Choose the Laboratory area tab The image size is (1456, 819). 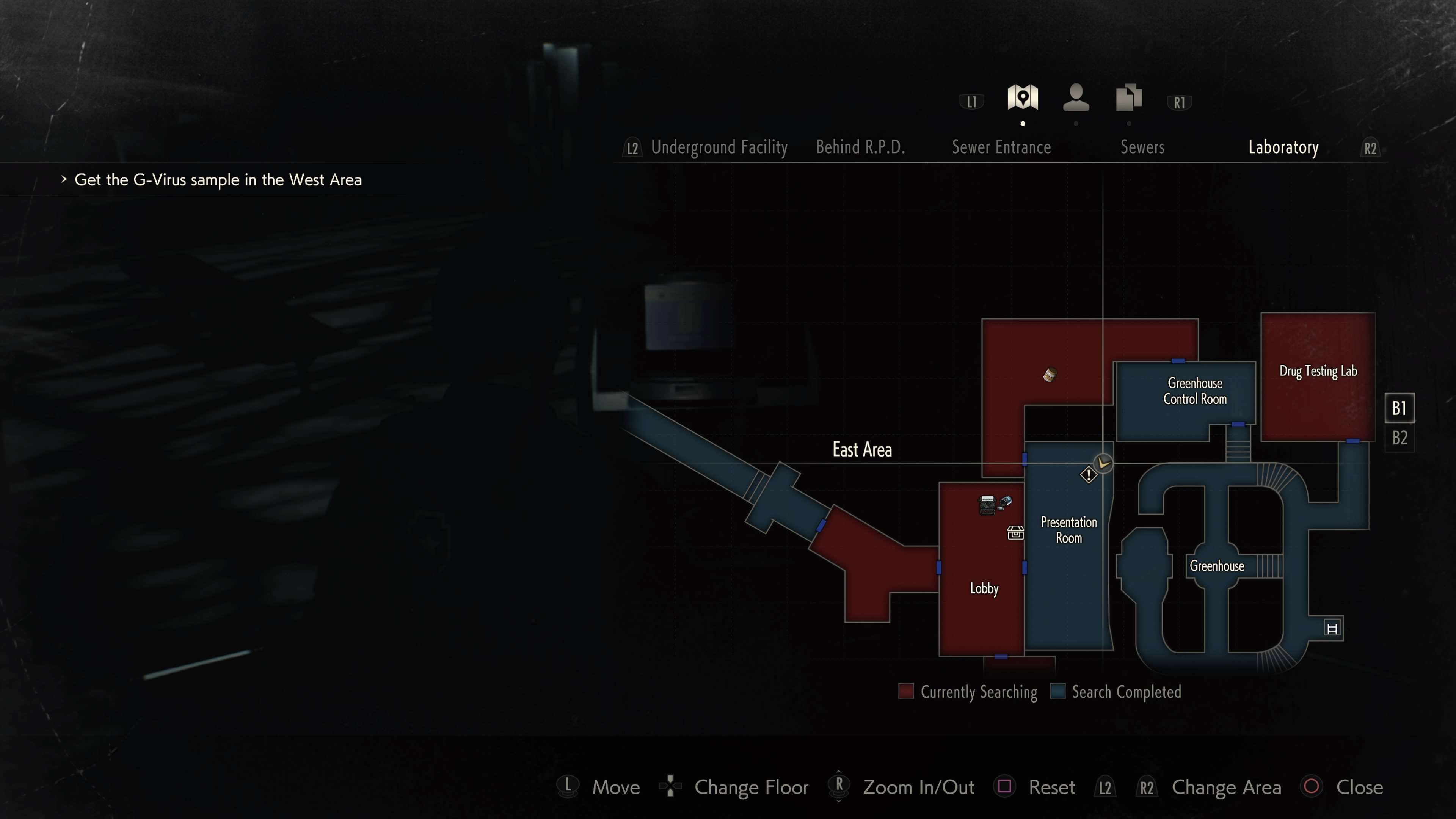(1283, 147)
